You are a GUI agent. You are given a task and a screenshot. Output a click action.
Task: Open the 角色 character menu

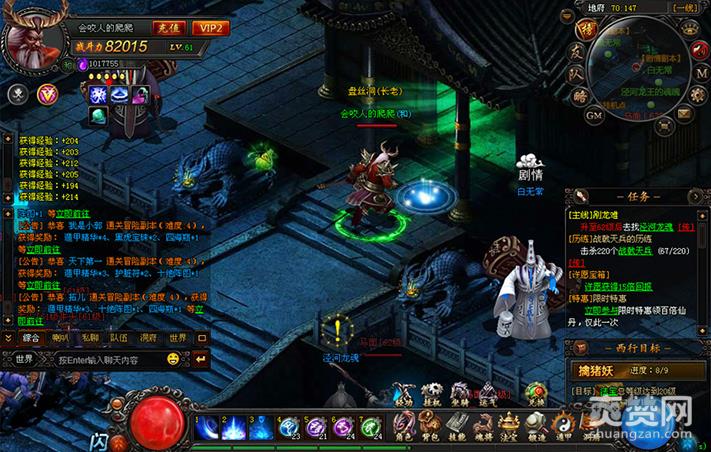click(405, 427)
